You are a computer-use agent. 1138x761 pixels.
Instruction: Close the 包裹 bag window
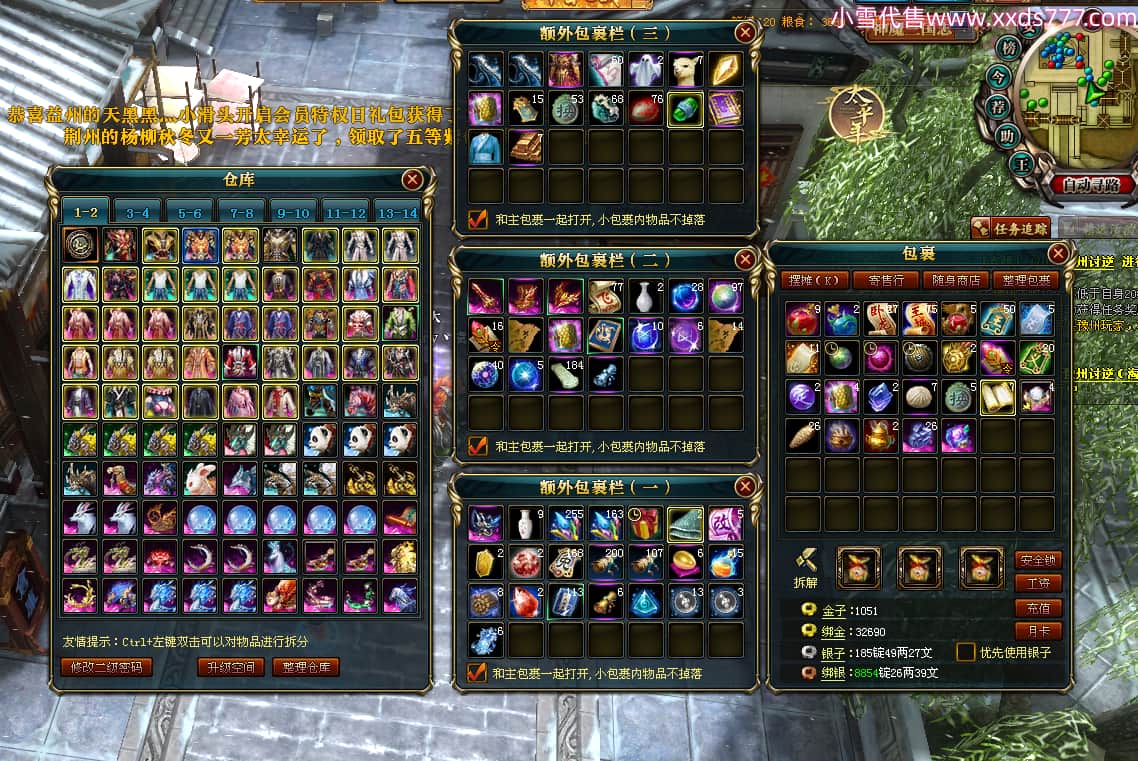tap(1058, 253)
